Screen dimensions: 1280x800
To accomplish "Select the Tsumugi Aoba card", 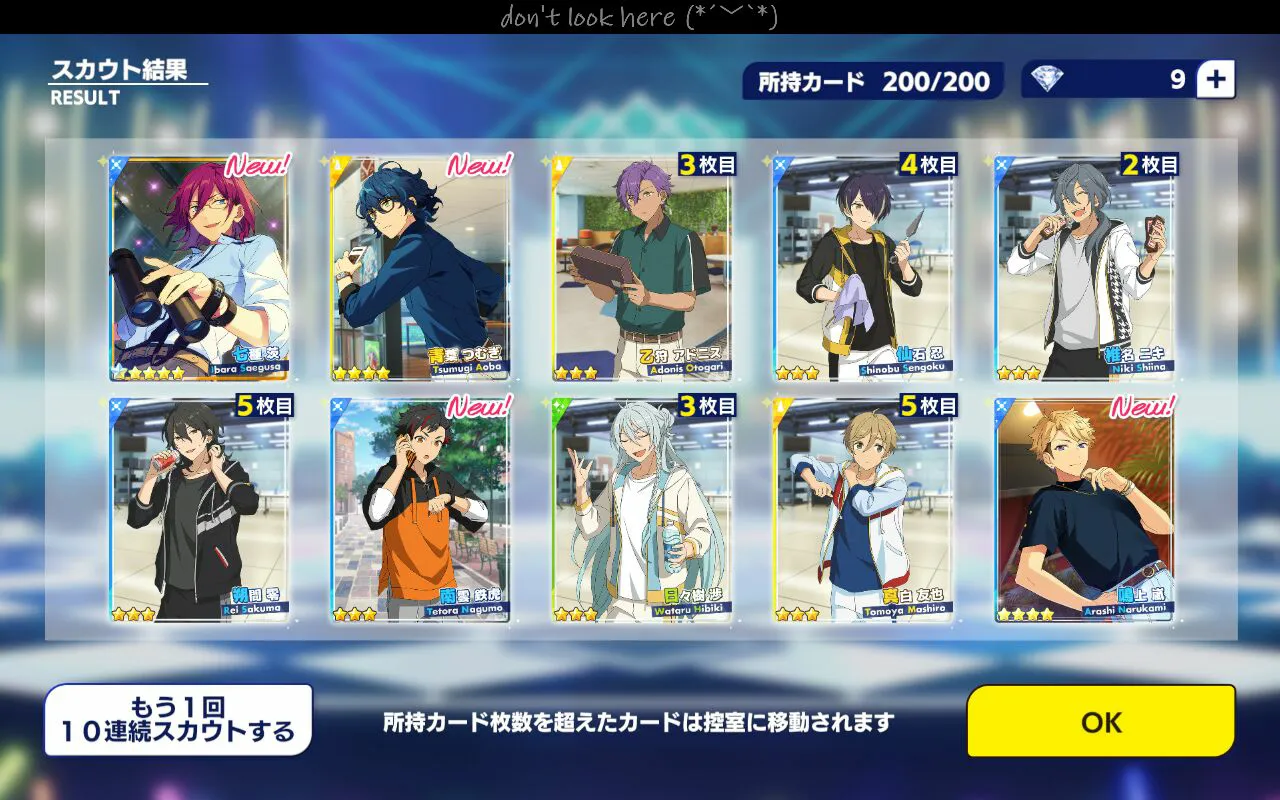I will [420, 268].
